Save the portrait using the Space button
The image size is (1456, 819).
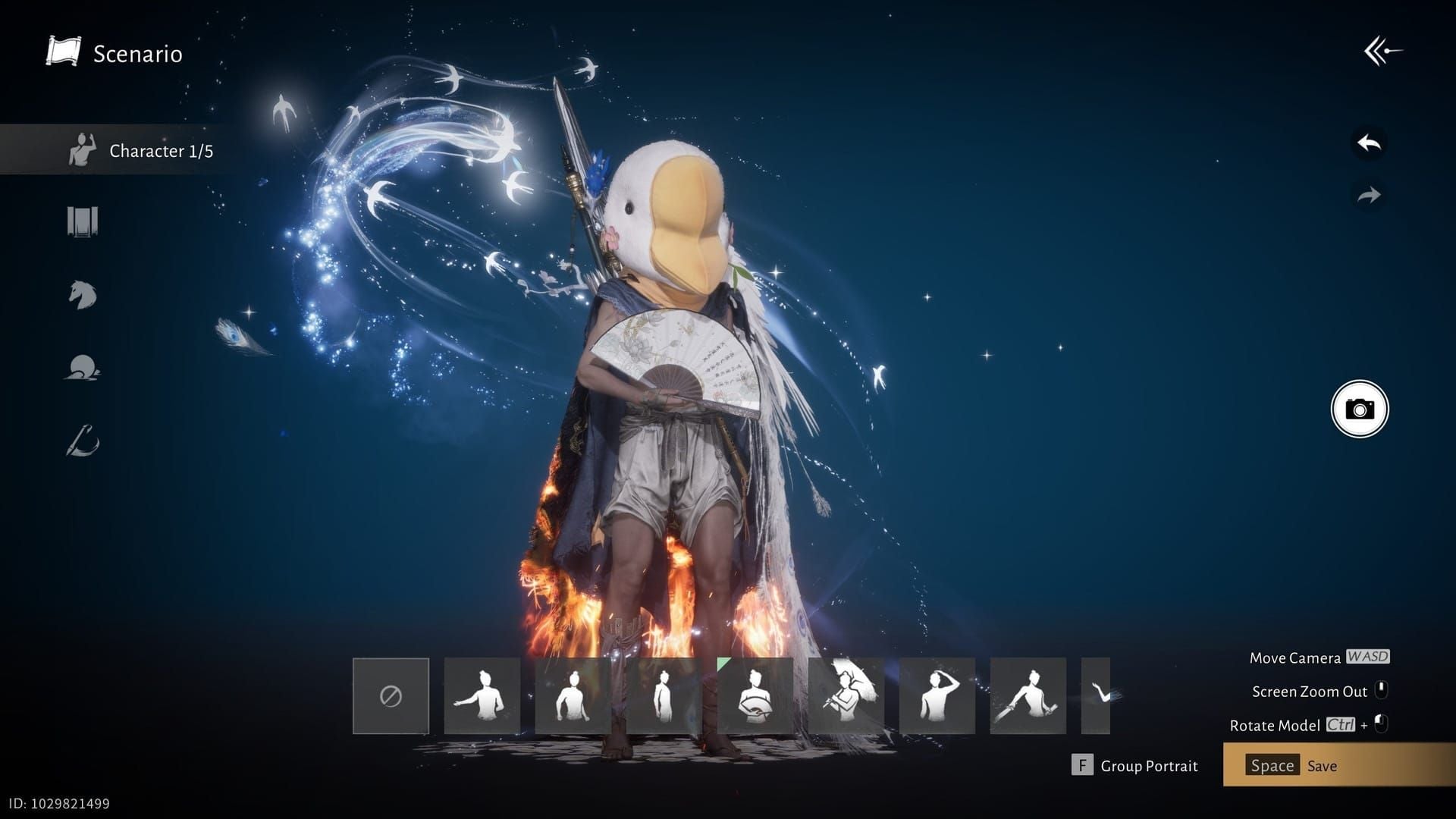point(1272,765)
